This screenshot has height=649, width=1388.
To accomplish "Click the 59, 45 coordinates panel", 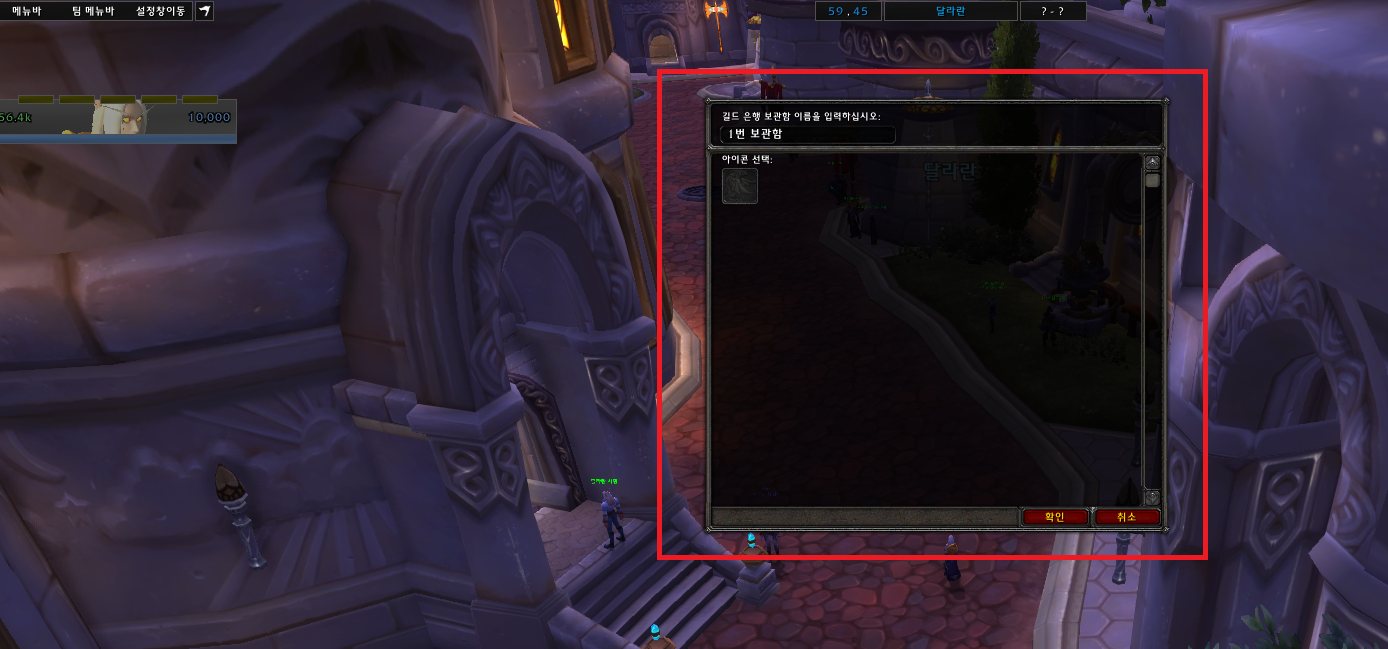I will tap(848, 12).
